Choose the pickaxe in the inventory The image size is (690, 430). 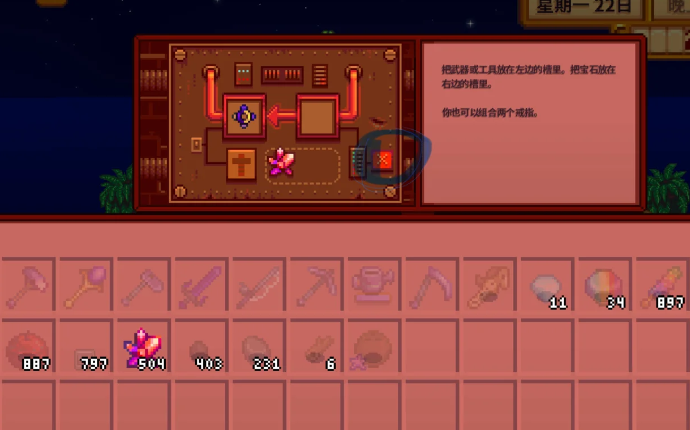(x=316, y=288)
